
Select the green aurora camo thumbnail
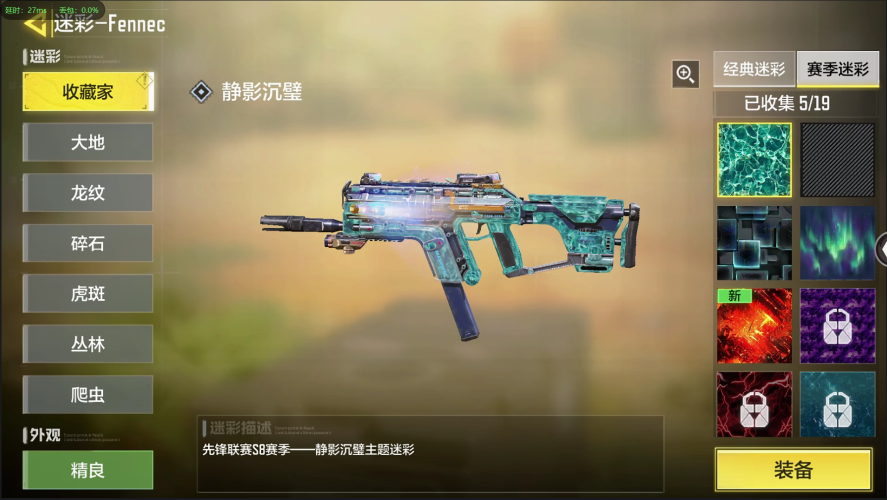point(837,243)
